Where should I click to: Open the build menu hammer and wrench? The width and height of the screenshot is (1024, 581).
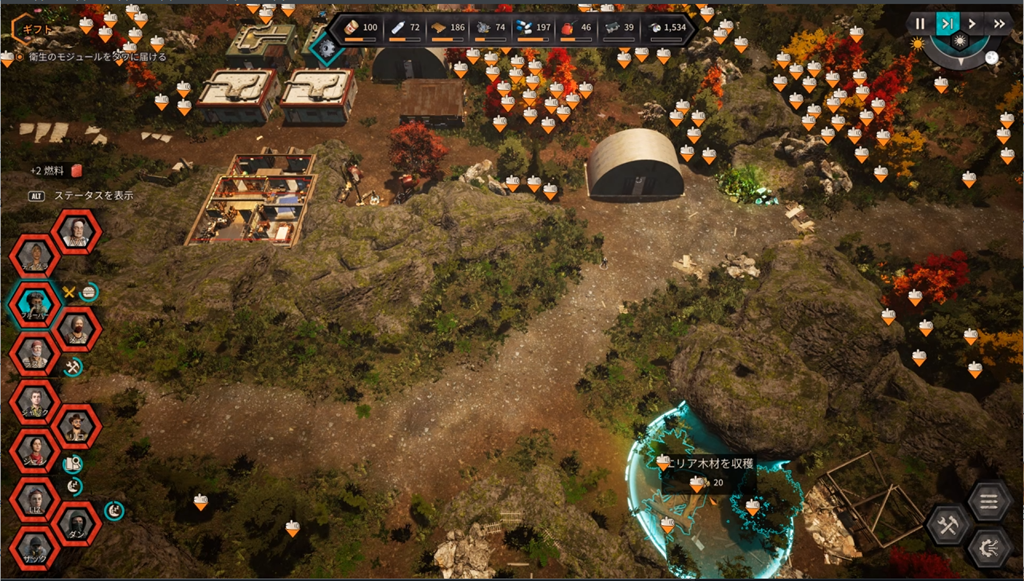947,524
